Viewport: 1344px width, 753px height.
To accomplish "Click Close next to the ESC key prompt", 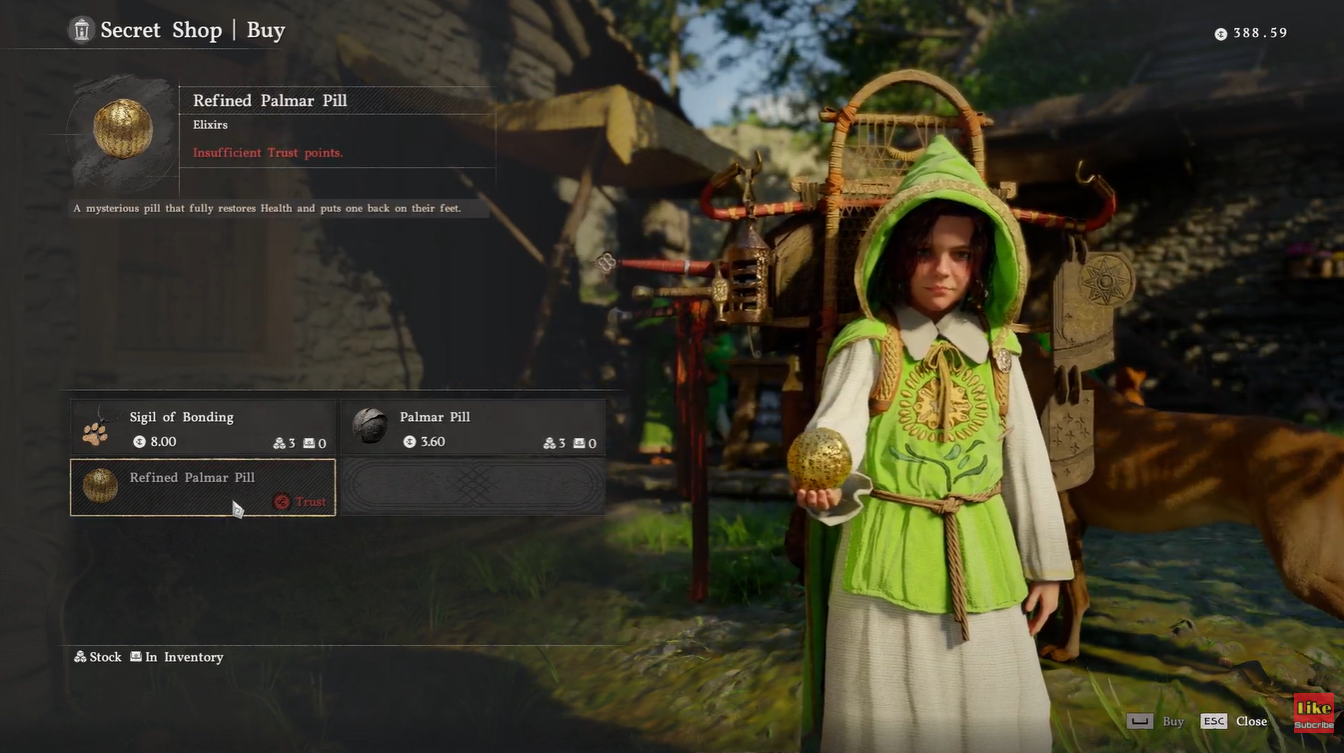I will tap(1251, 720).
